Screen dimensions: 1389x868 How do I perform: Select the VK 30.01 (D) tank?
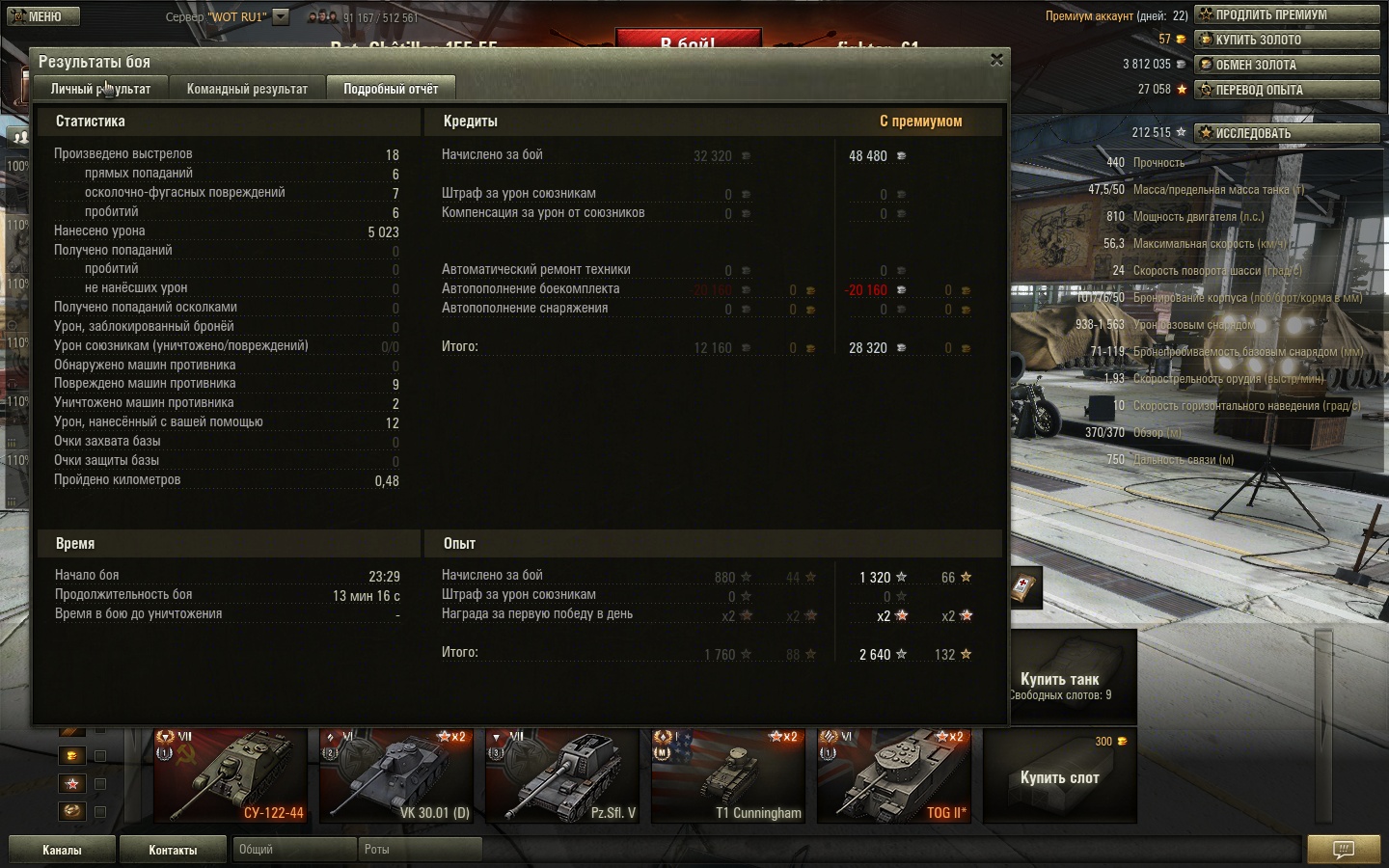pos(396,775)
